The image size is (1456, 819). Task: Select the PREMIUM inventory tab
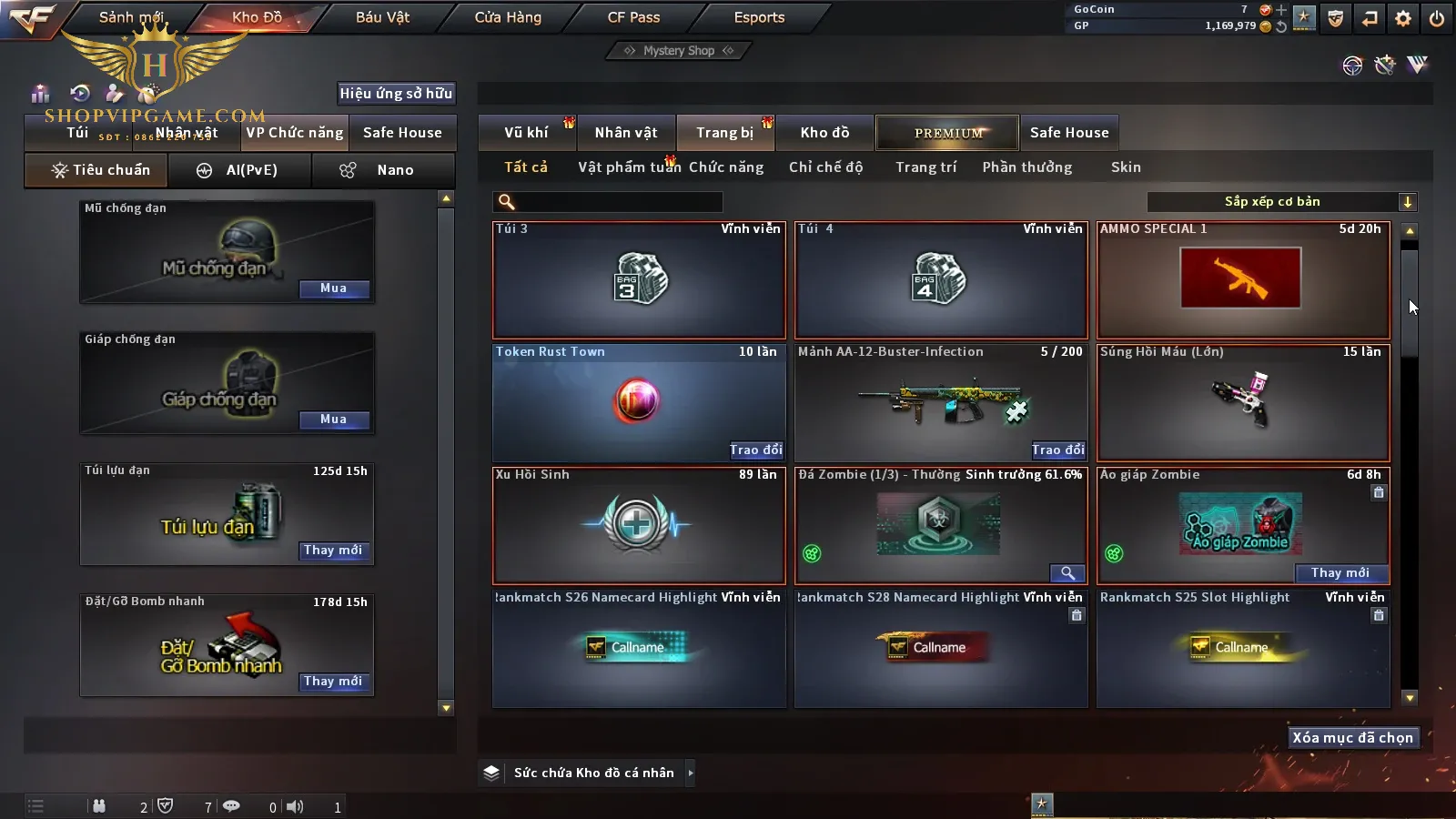pos(948,133)
